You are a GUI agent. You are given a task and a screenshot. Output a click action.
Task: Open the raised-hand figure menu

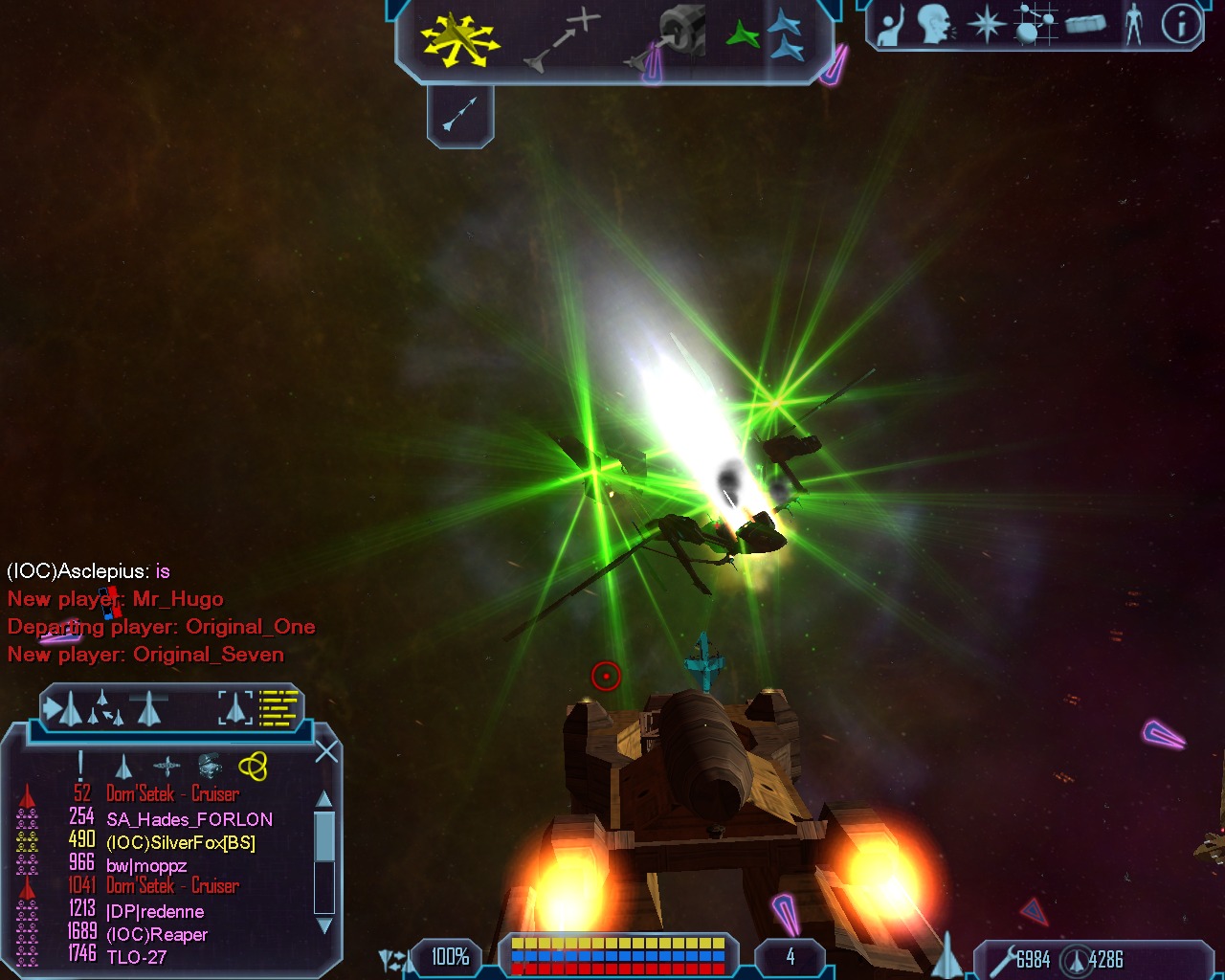pyautogui.click(x=891, y=27)
